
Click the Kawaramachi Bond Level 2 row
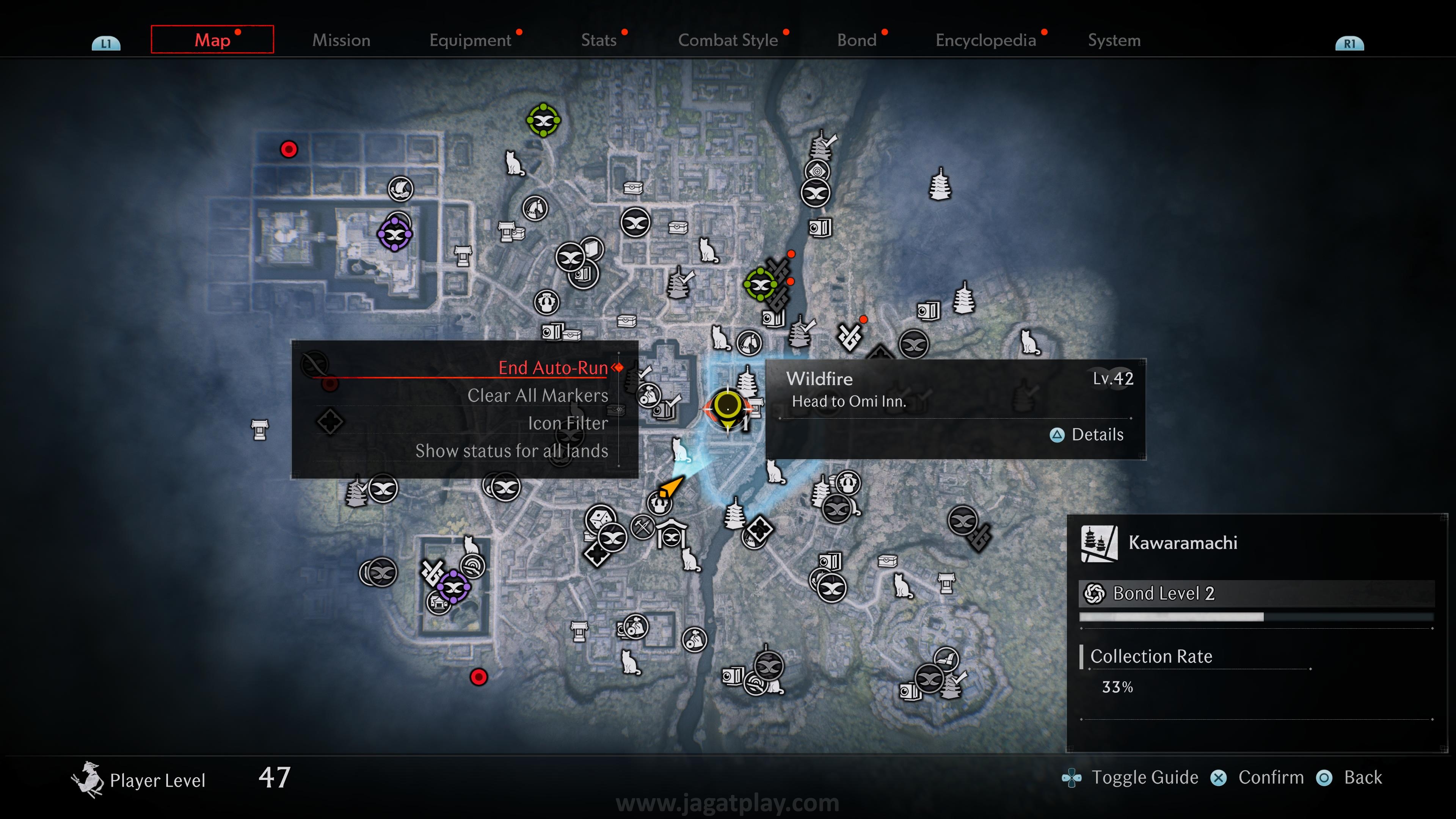tap(1256, 593)
